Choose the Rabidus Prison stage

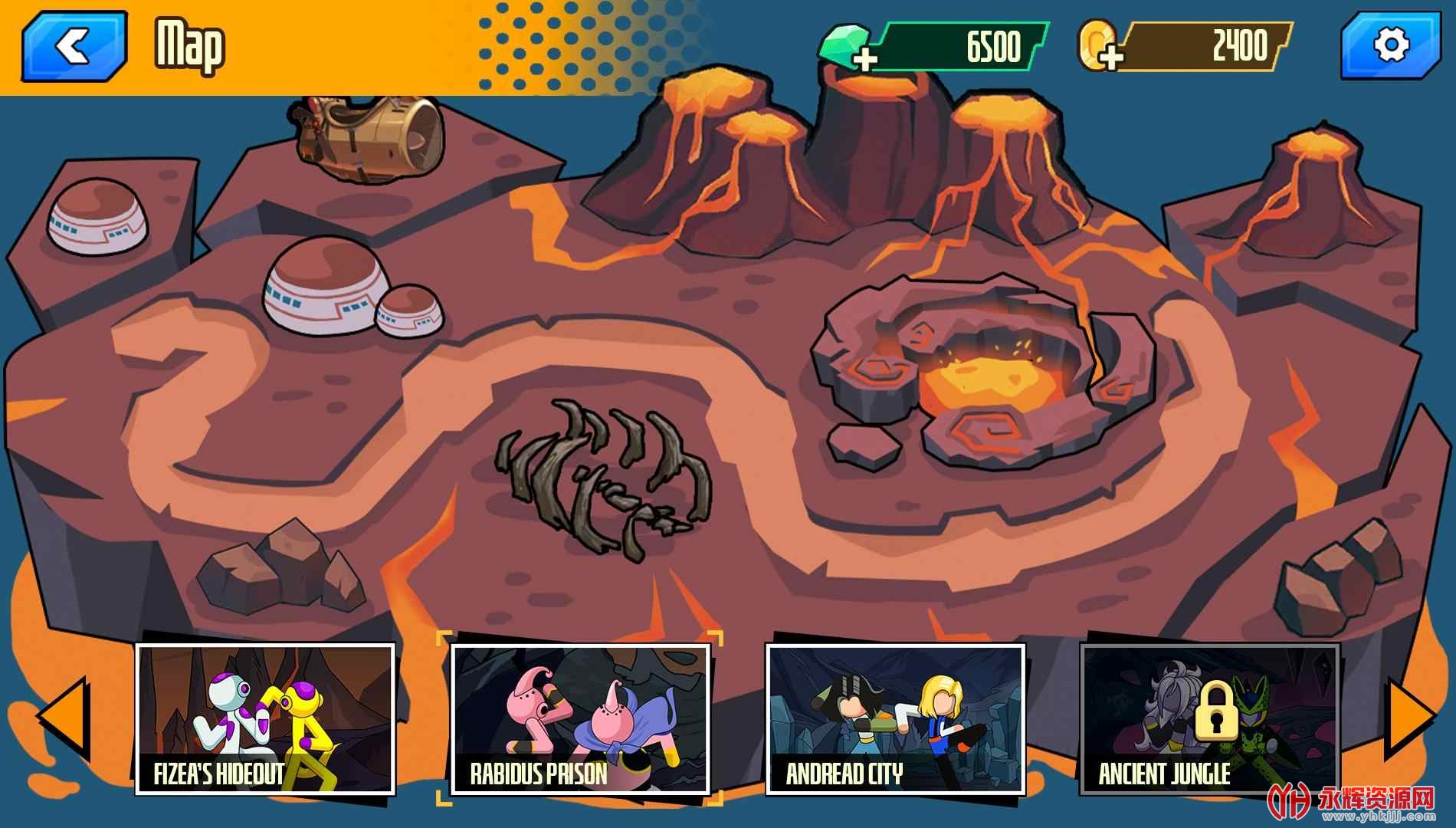coord(579,718)
